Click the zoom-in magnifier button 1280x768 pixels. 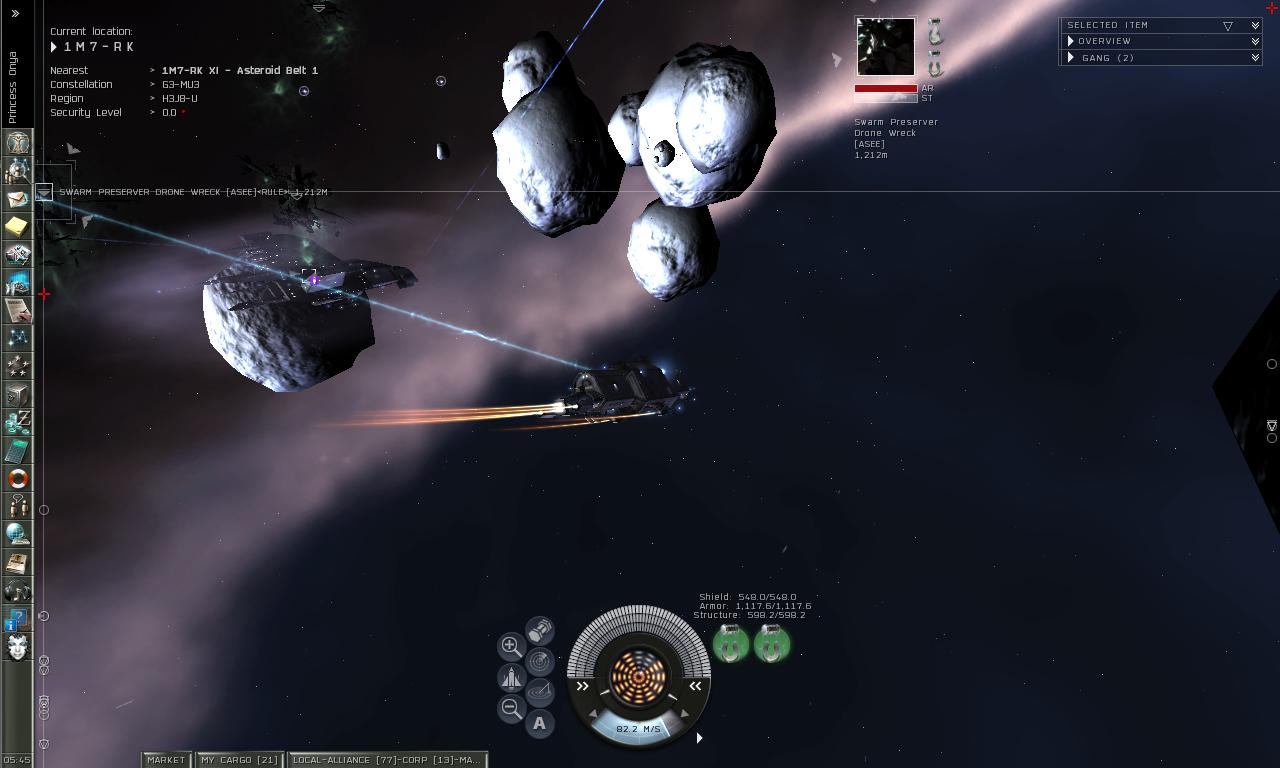click(x=511, y=646)
